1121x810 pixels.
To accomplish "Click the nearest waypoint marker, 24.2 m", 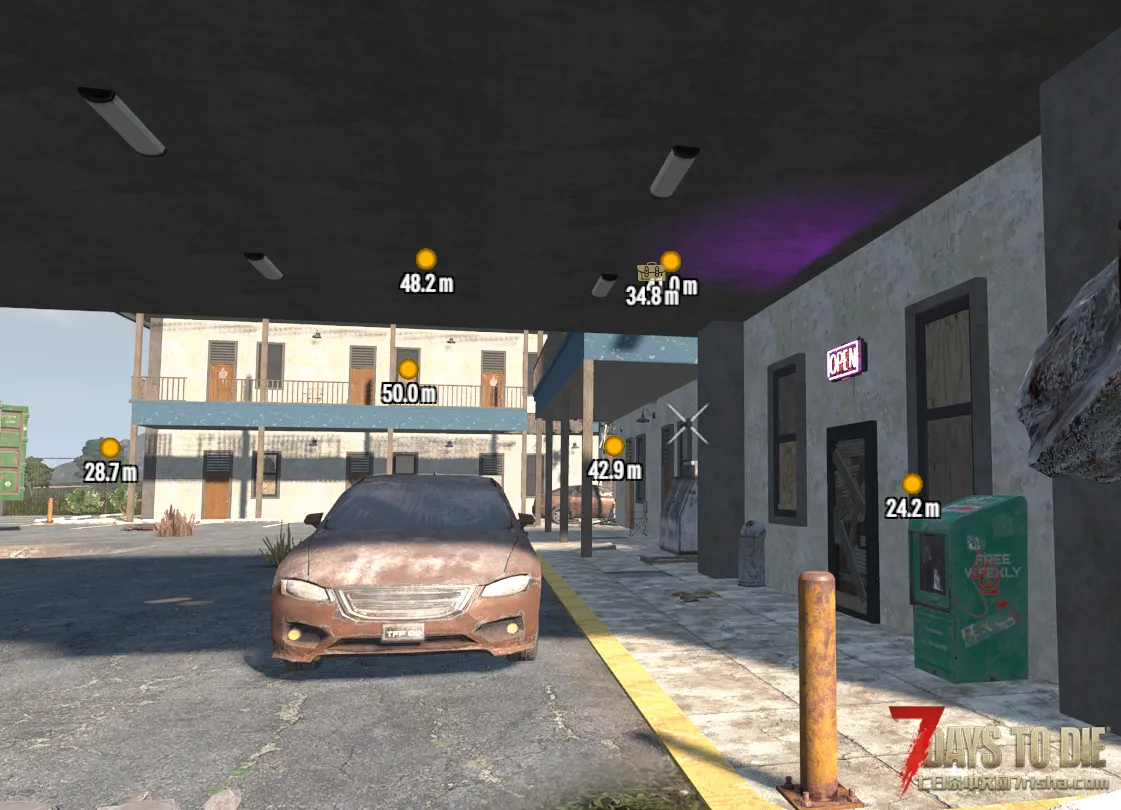I will point(912,484).
